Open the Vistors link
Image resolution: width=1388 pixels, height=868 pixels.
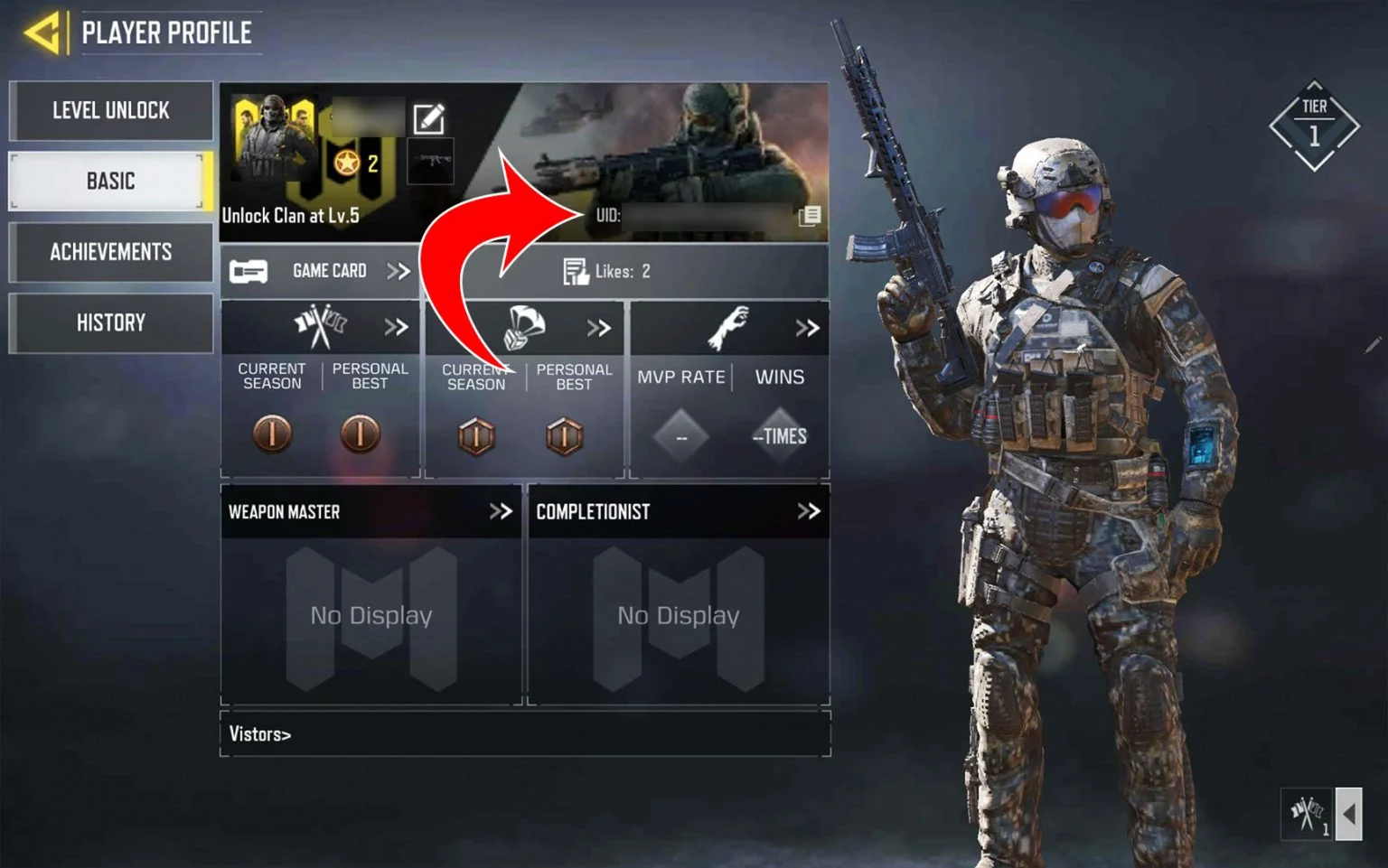260,733
